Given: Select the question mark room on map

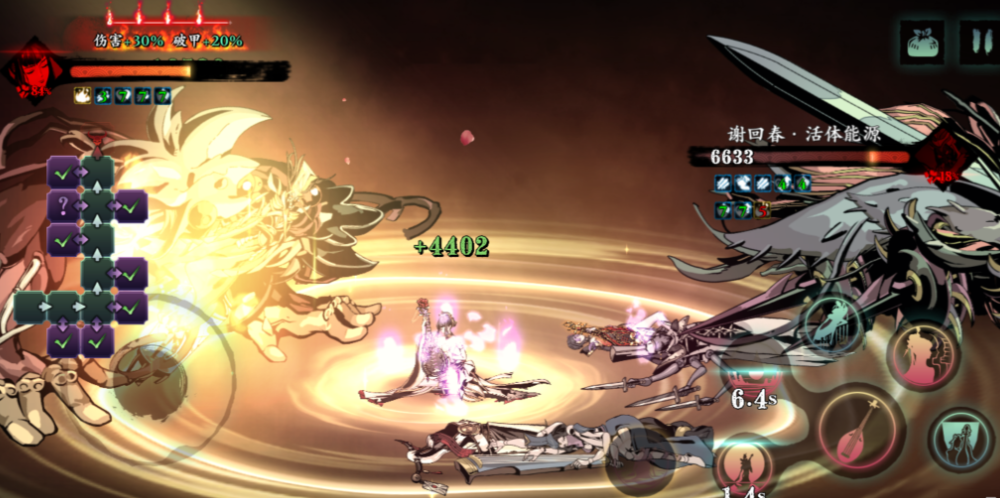Looking at the screenshot, I should click(62, 207).
